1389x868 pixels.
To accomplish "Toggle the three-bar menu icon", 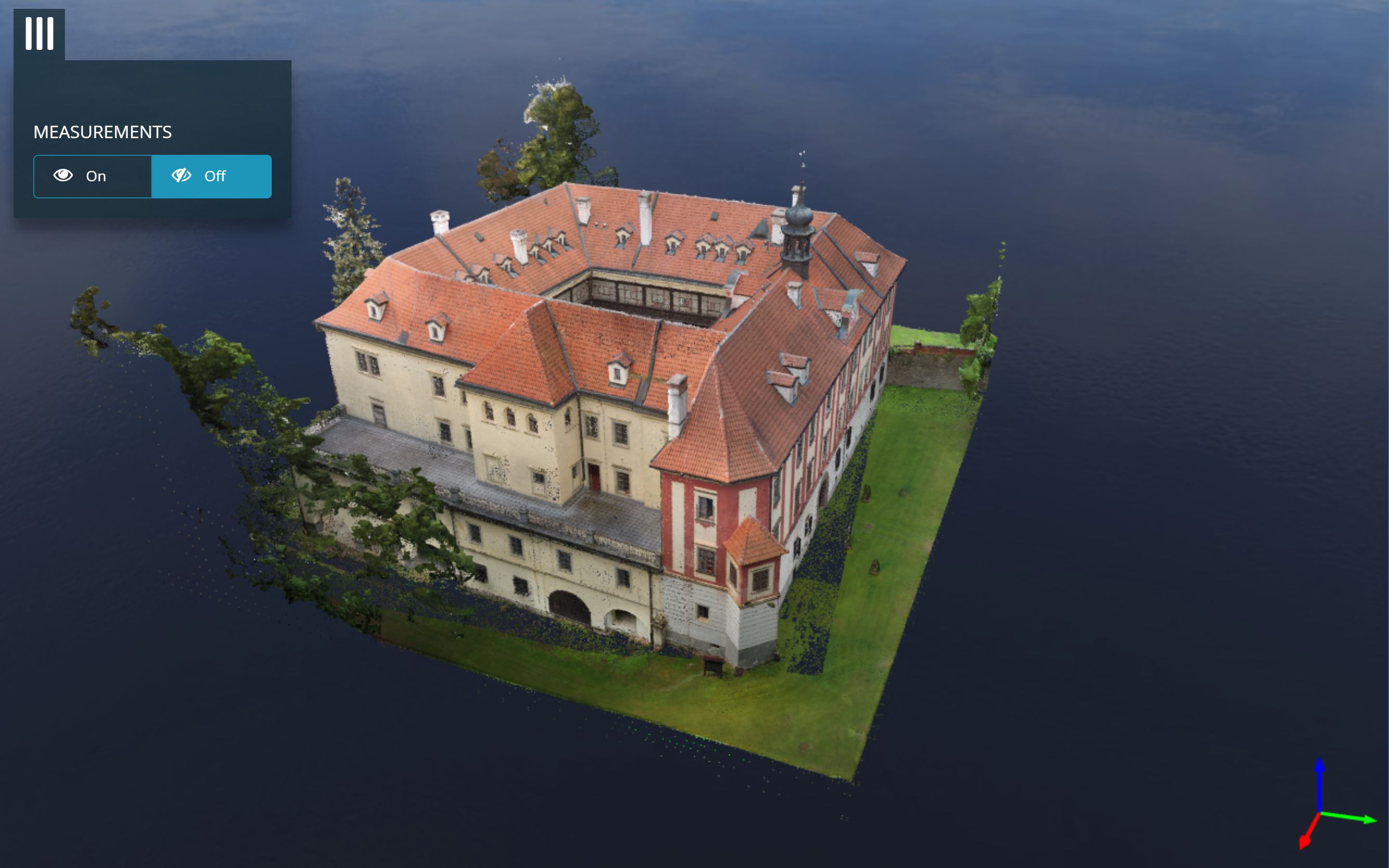I will (x=39, y=34).
